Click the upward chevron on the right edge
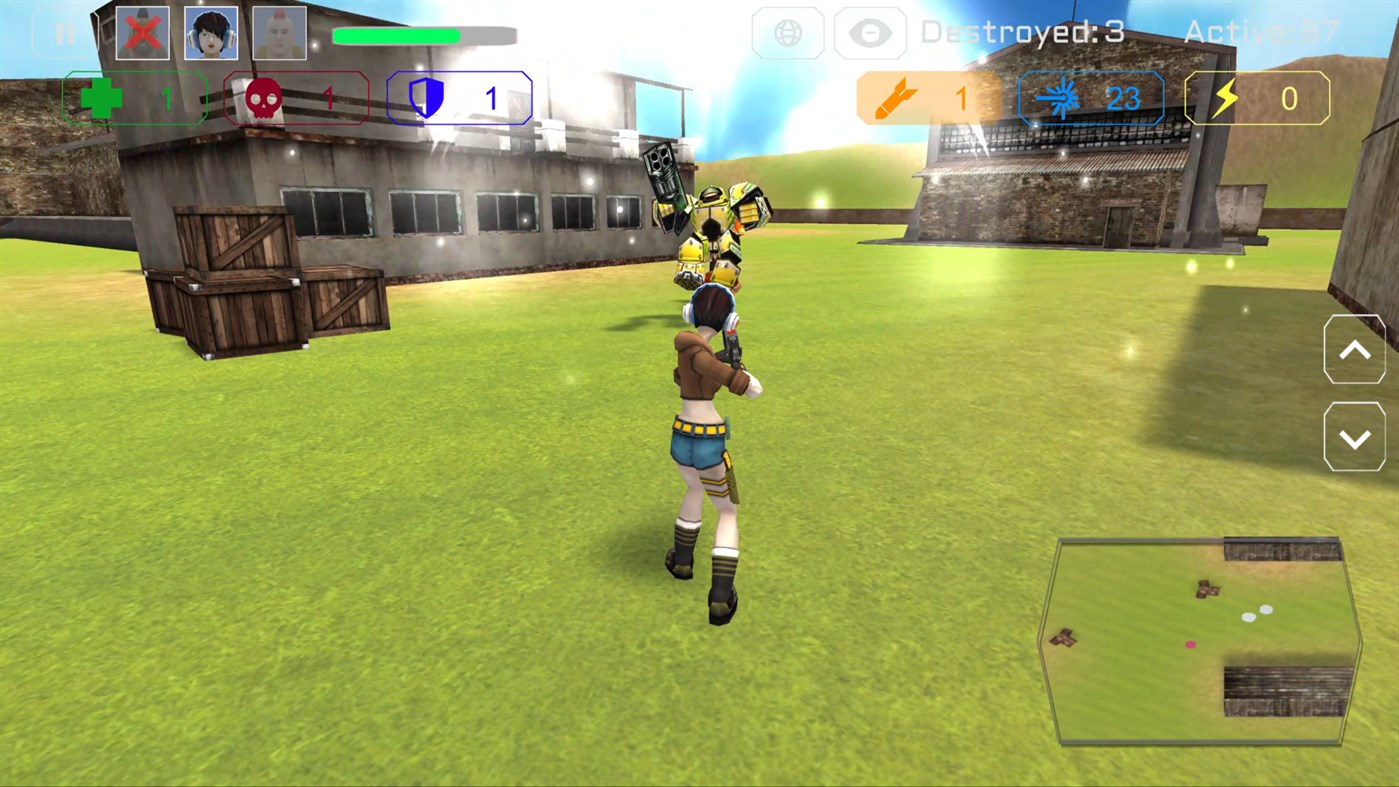The image size is (1399, 787). point(1355,349)
